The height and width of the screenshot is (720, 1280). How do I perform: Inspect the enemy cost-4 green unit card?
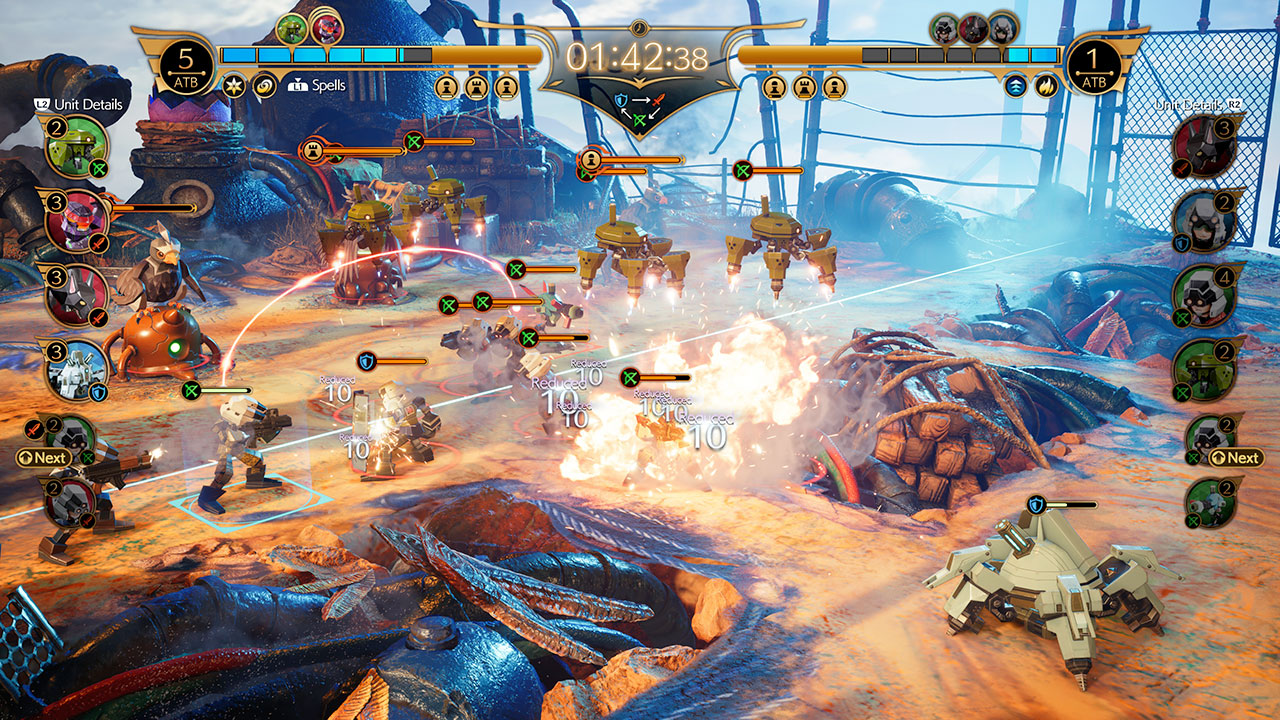point(1204,296)
